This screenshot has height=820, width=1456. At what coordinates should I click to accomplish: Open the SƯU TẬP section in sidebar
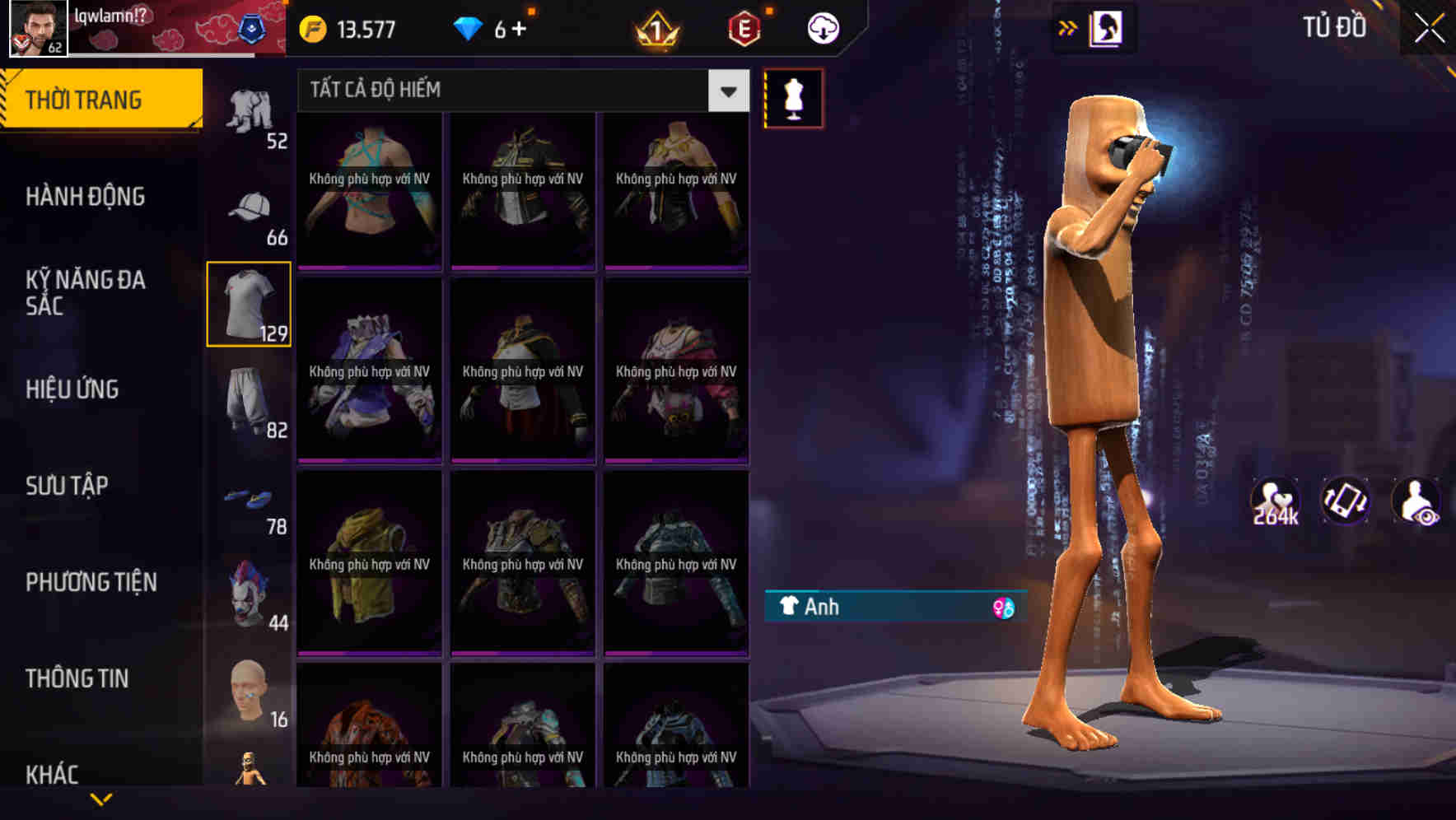point(67,487)
